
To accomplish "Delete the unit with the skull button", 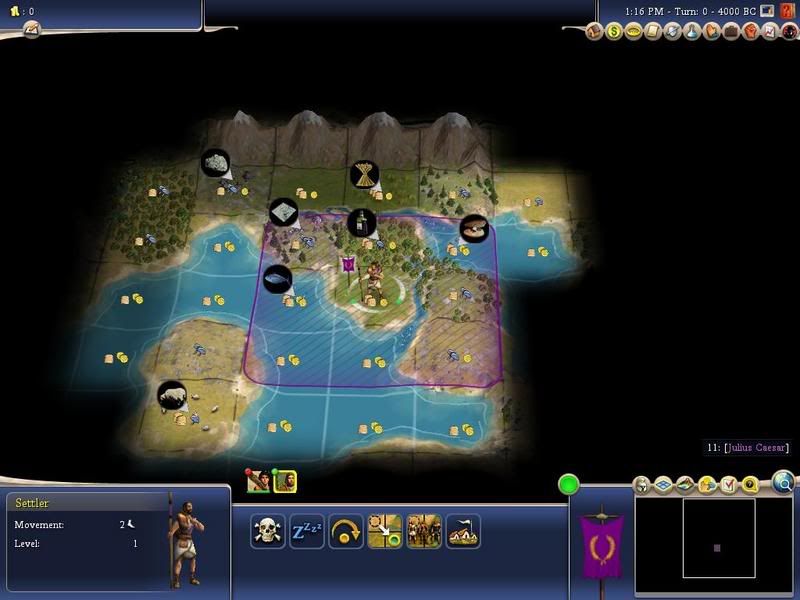I will point(267,531).
